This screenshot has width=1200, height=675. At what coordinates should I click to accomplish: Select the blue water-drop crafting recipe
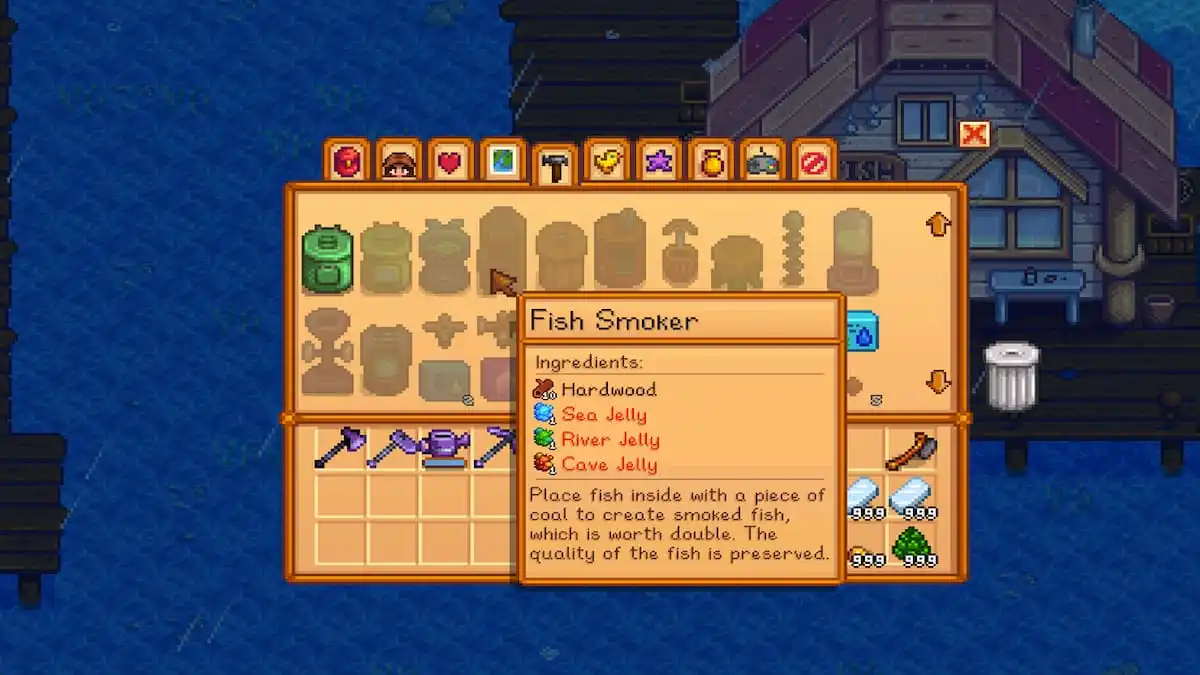[860, 332]
